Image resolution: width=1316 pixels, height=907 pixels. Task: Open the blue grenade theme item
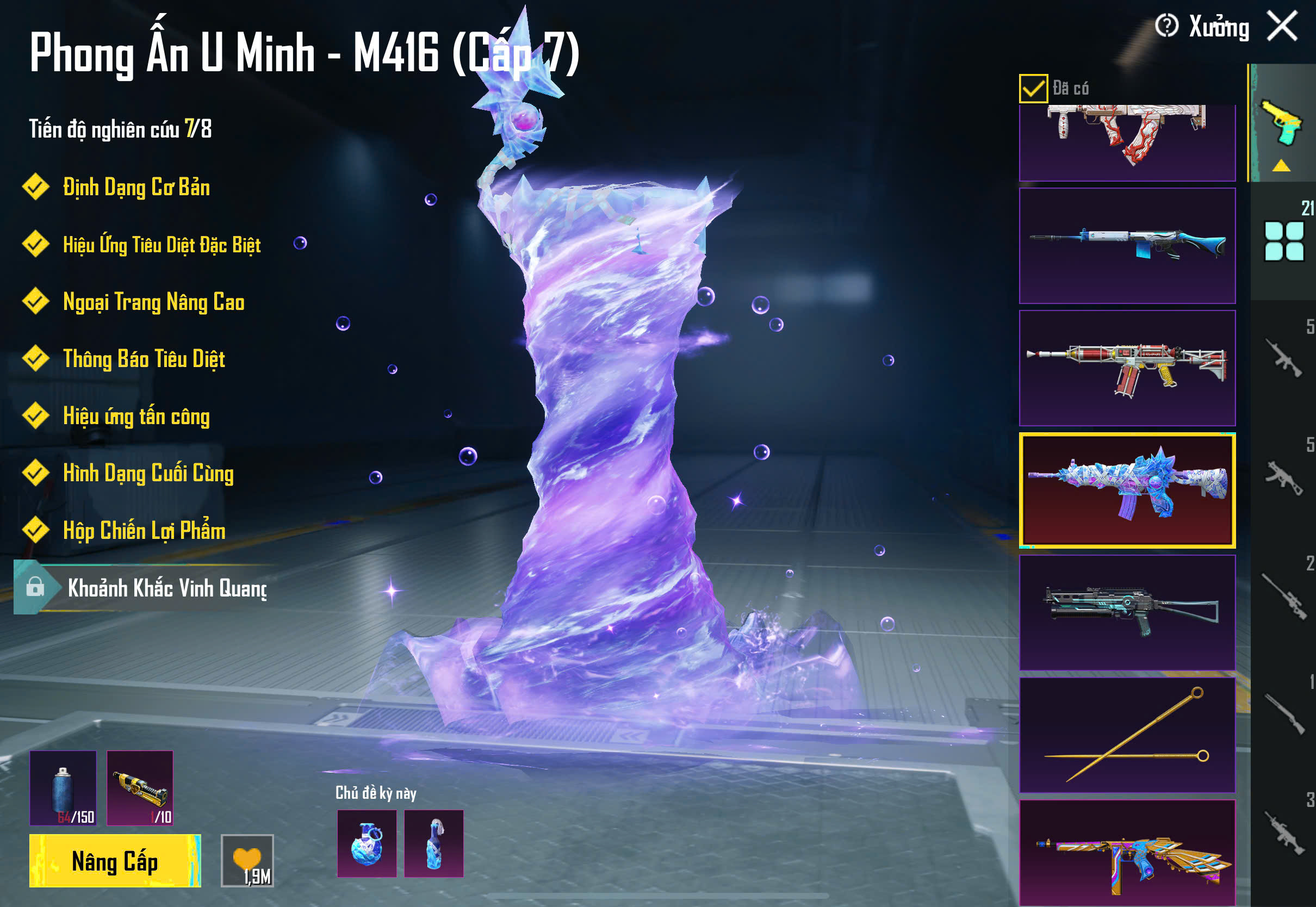(367, 843)
